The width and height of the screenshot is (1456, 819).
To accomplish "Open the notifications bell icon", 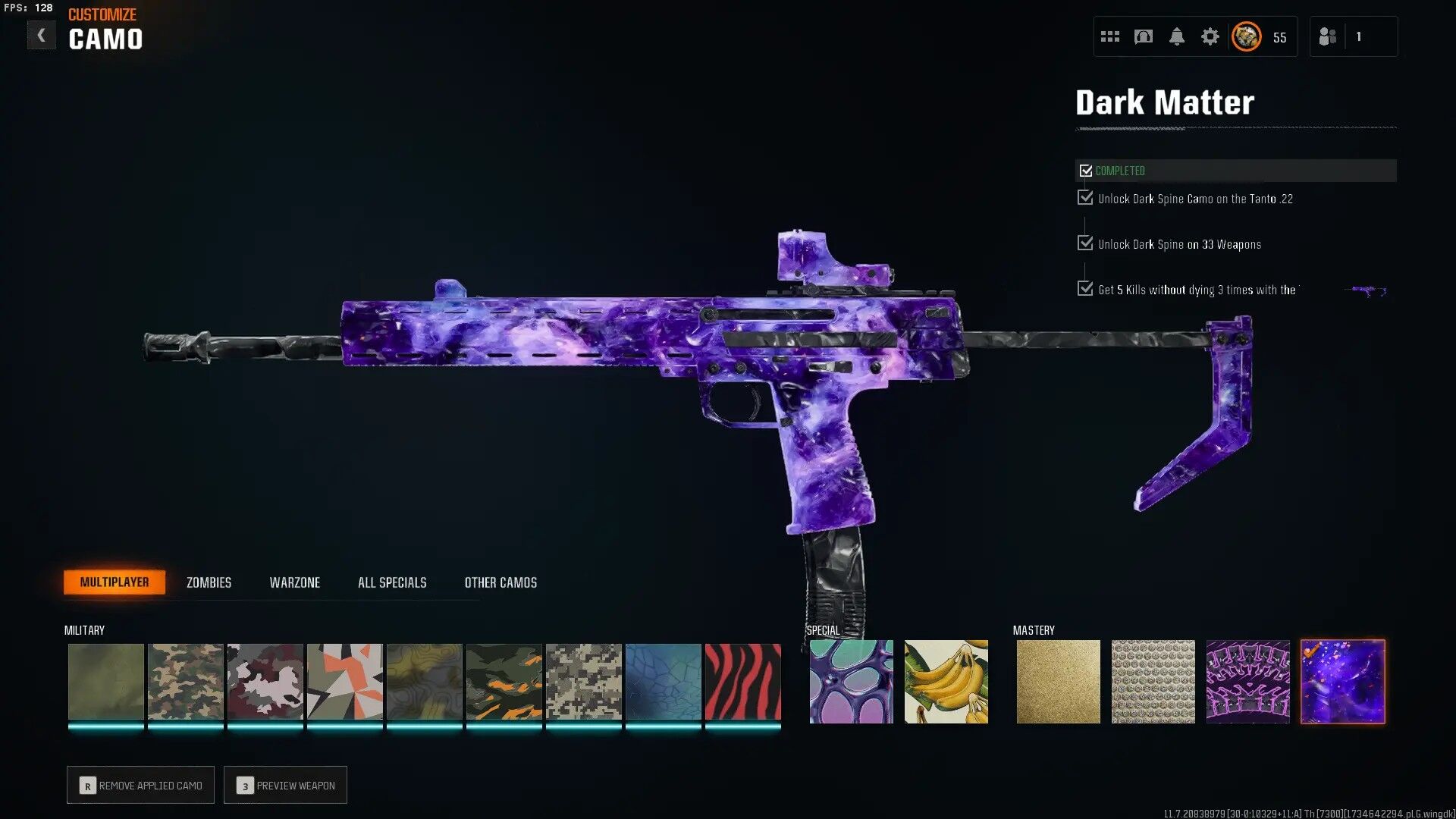I will [1178, 36].
